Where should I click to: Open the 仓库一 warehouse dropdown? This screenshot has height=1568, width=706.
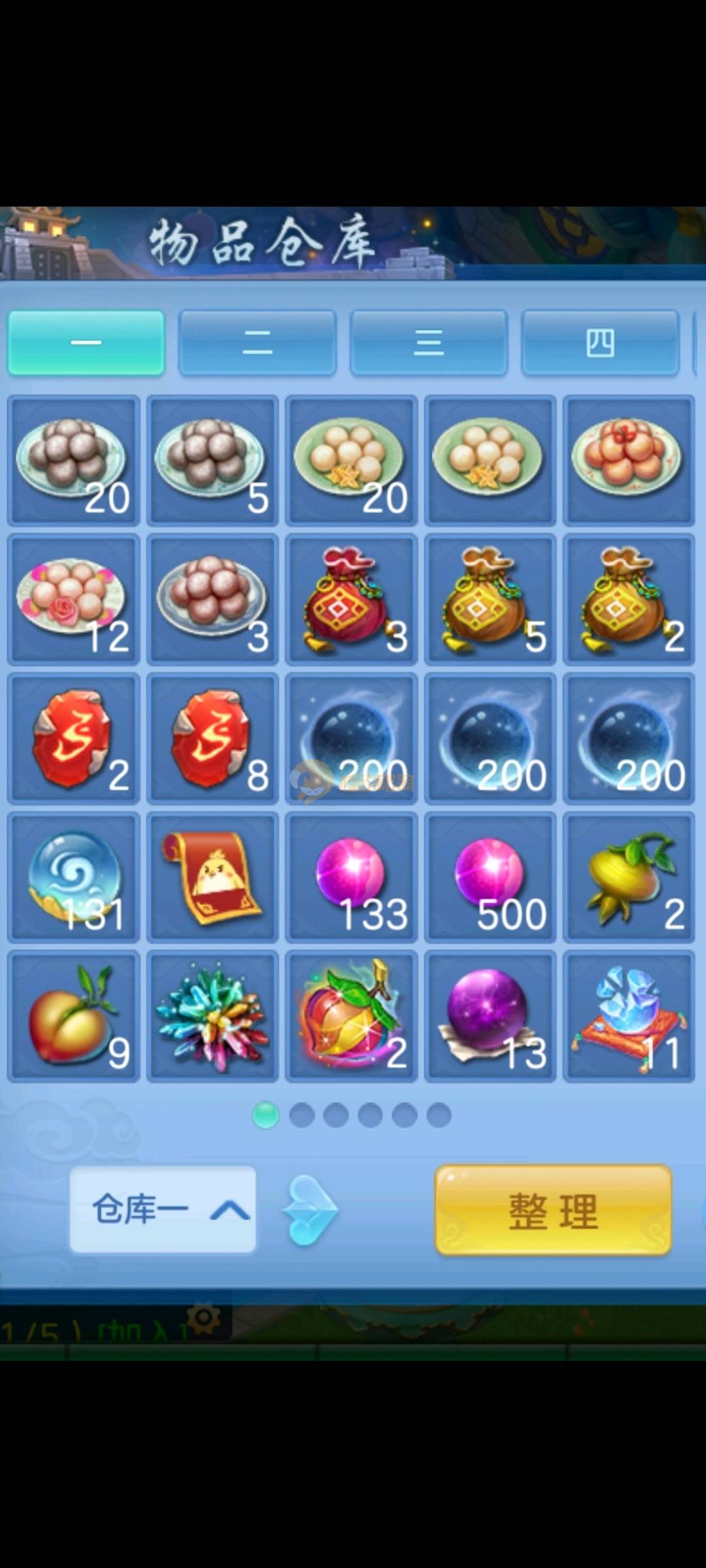(x=163, y=1209)
